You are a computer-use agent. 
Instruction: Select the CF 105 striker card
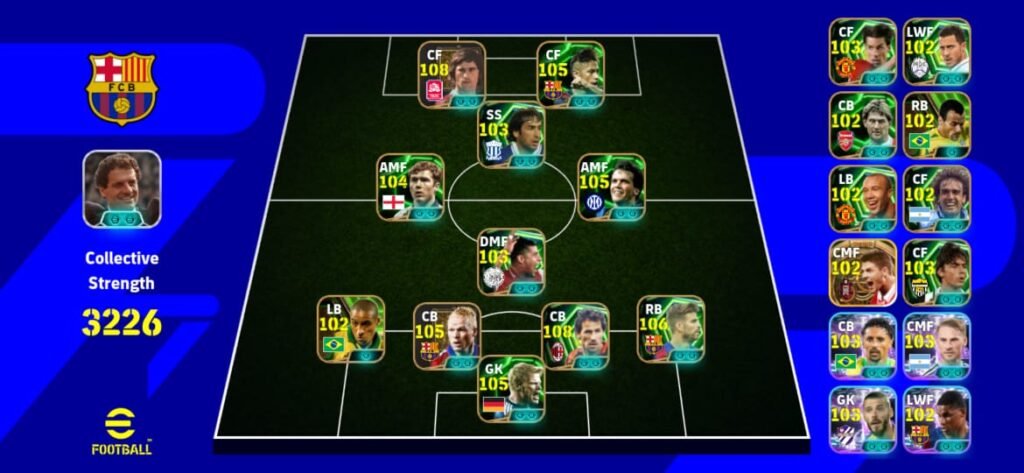[570, 74]
